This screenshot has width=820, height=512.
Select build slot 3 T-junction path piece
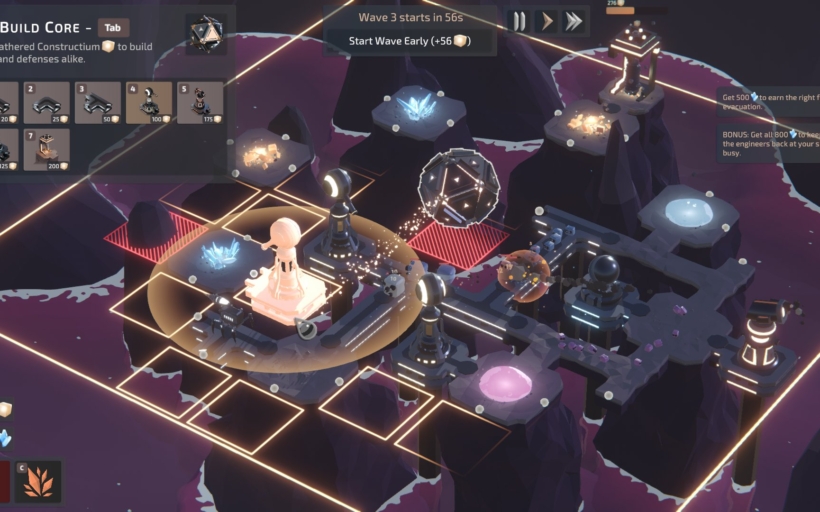(97, 103)
